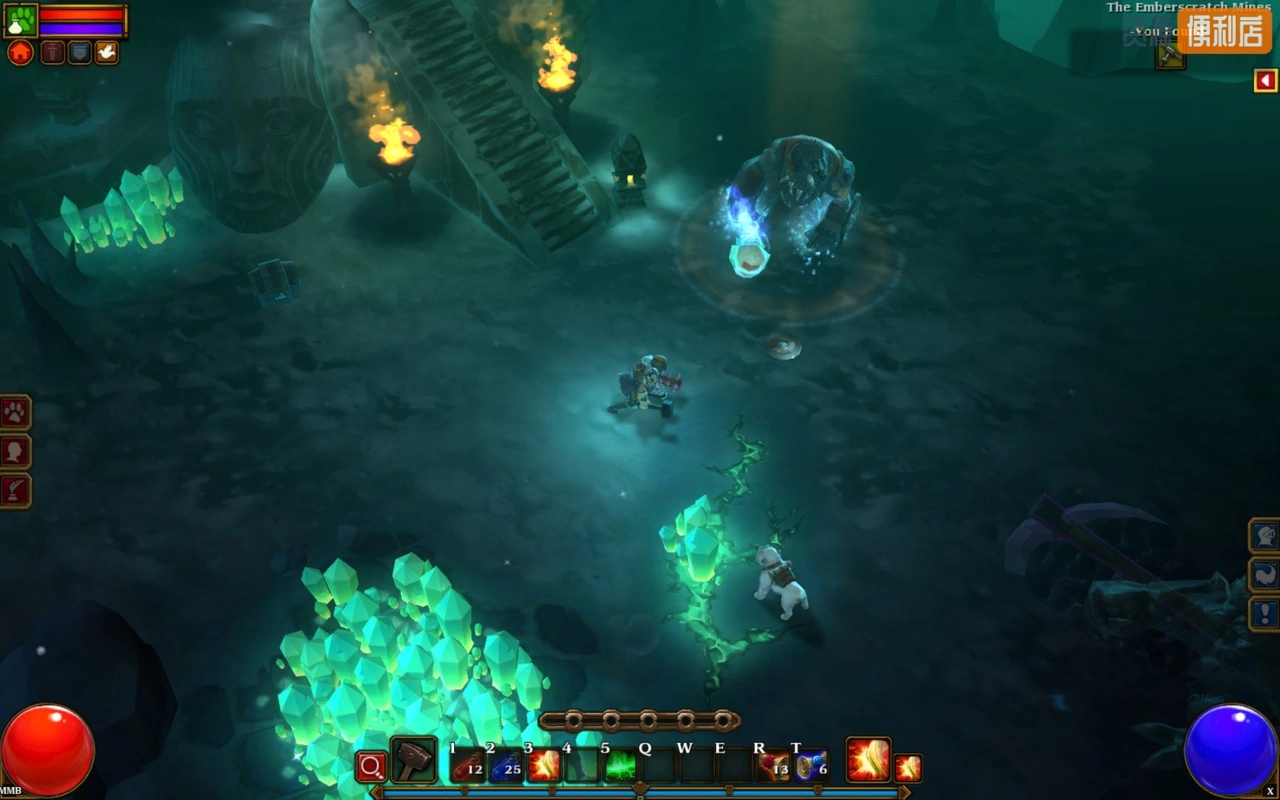Open the pet portrait paw icon
The image size is (1280, 800).
point(21,20)
